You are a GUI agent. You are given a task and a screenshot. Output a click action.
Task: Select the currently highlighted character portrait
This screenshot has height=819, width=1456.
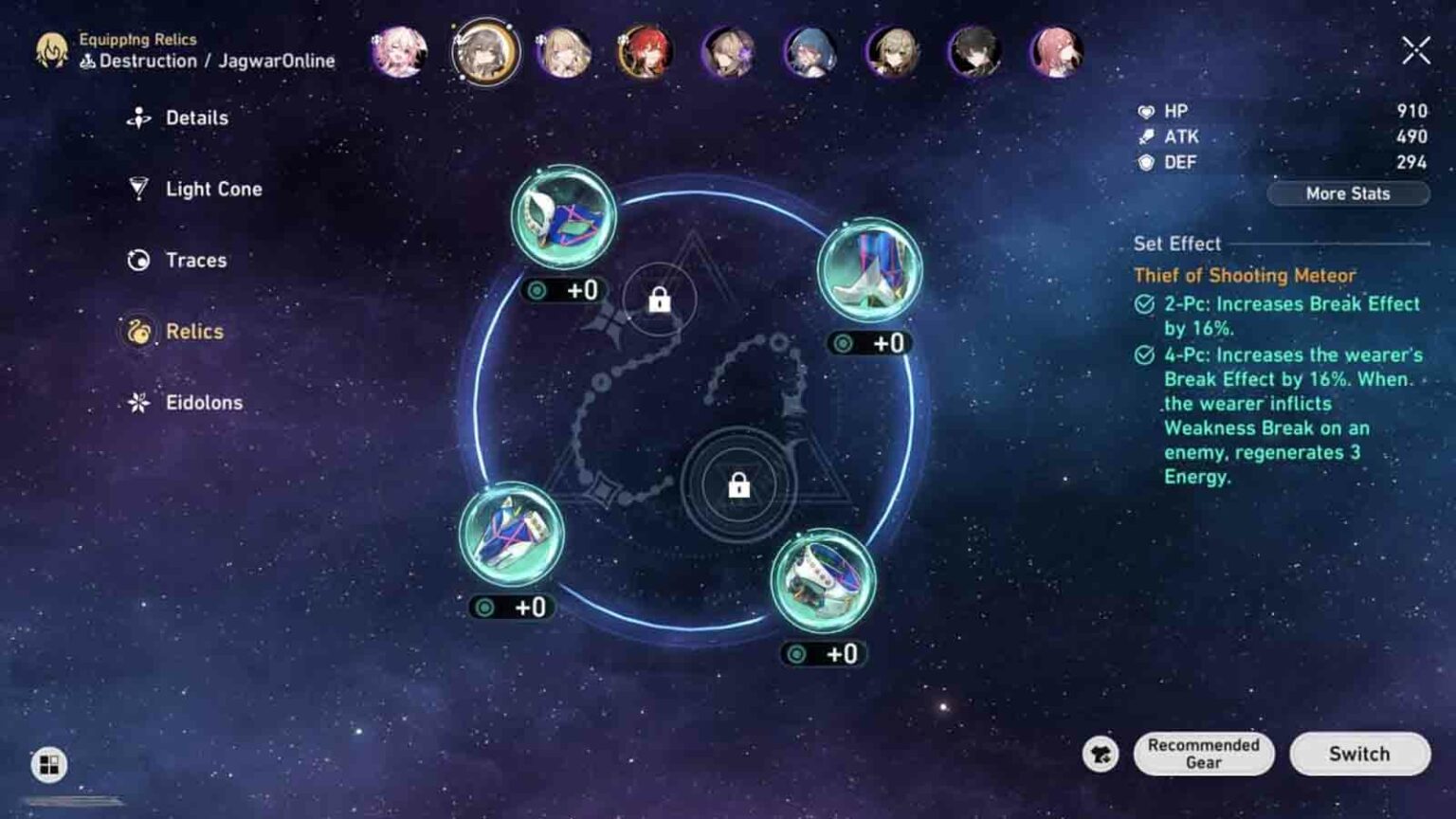(x=484, y=54)
